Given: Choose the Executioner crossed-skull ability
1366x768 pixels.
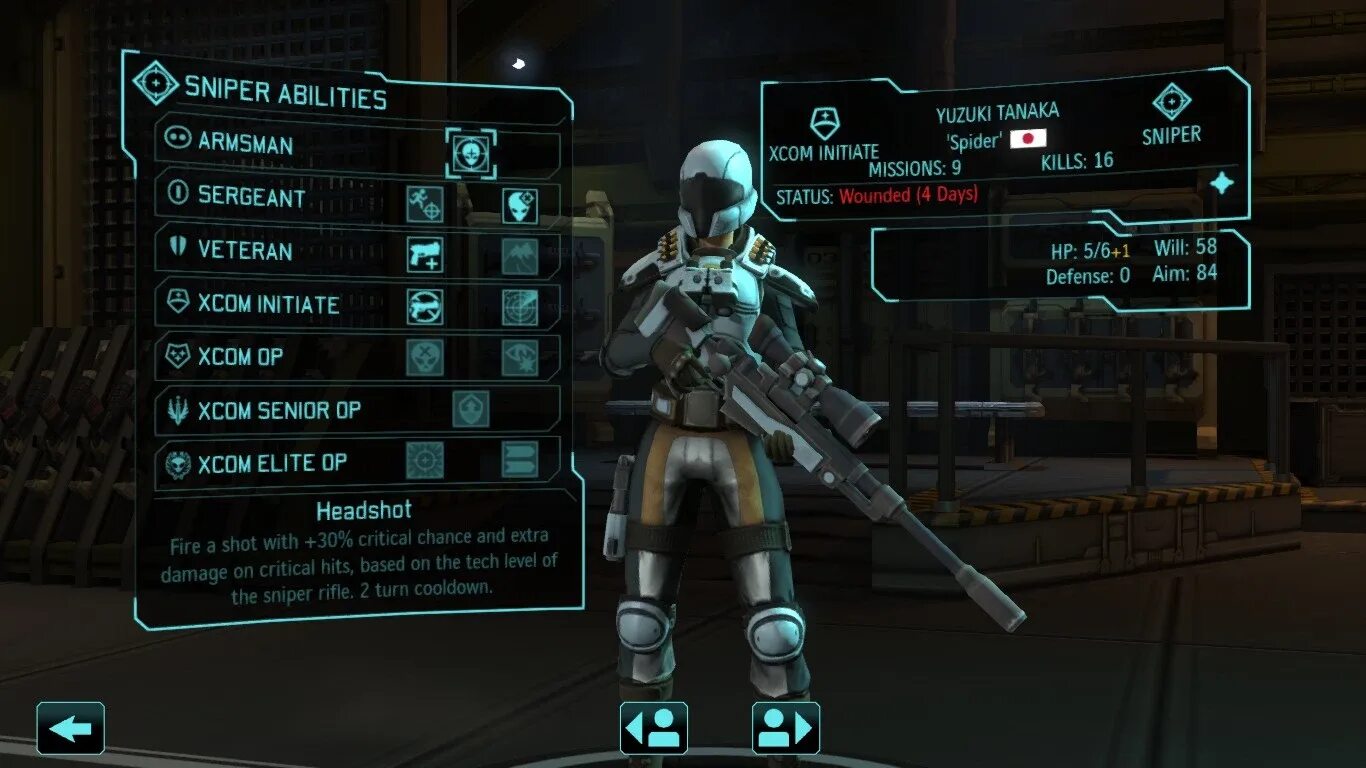Looking at the screenshot, I should [425, 358].
